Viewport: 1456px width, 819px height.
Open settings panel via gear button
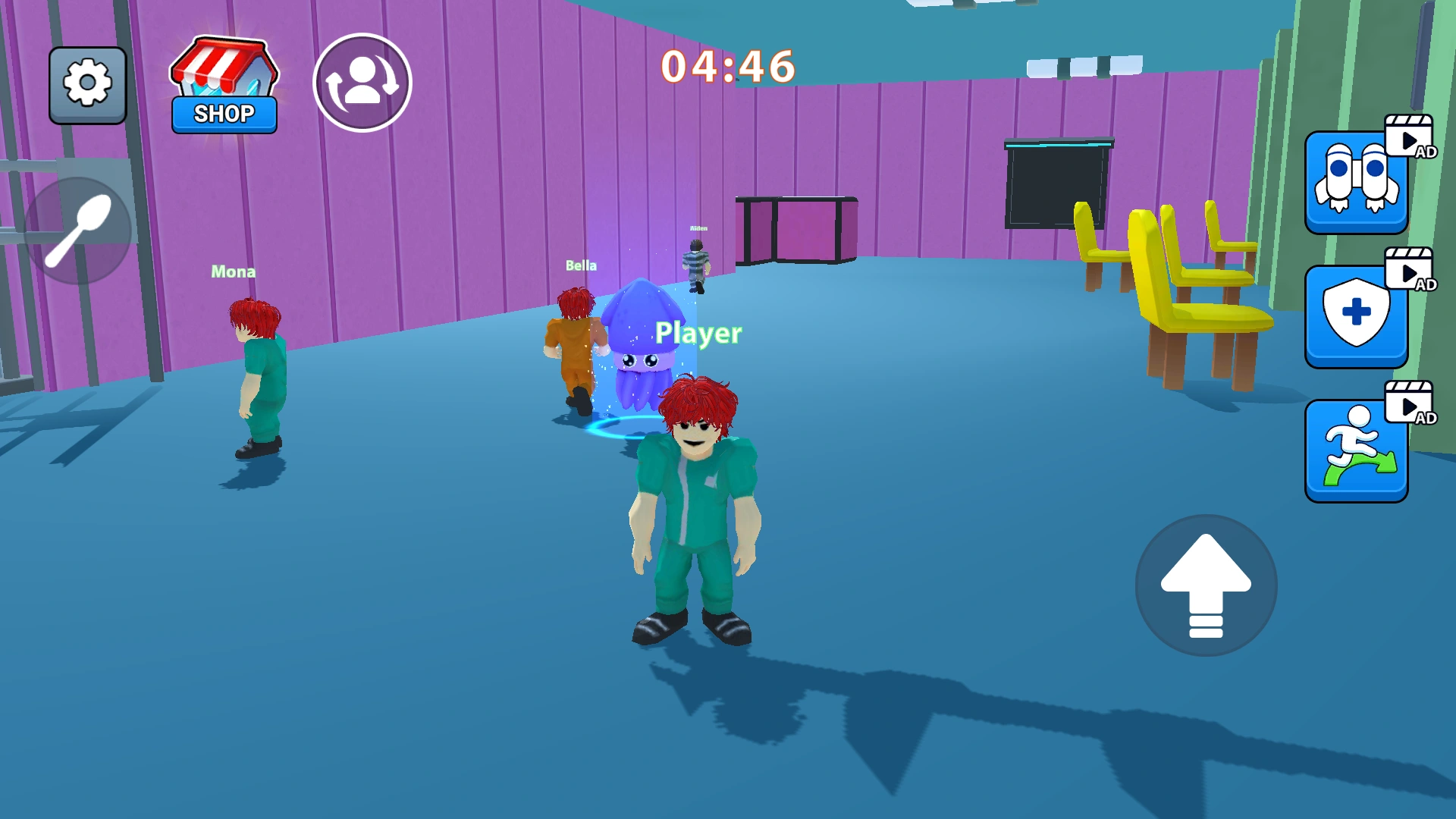click(x=86, y=83)
